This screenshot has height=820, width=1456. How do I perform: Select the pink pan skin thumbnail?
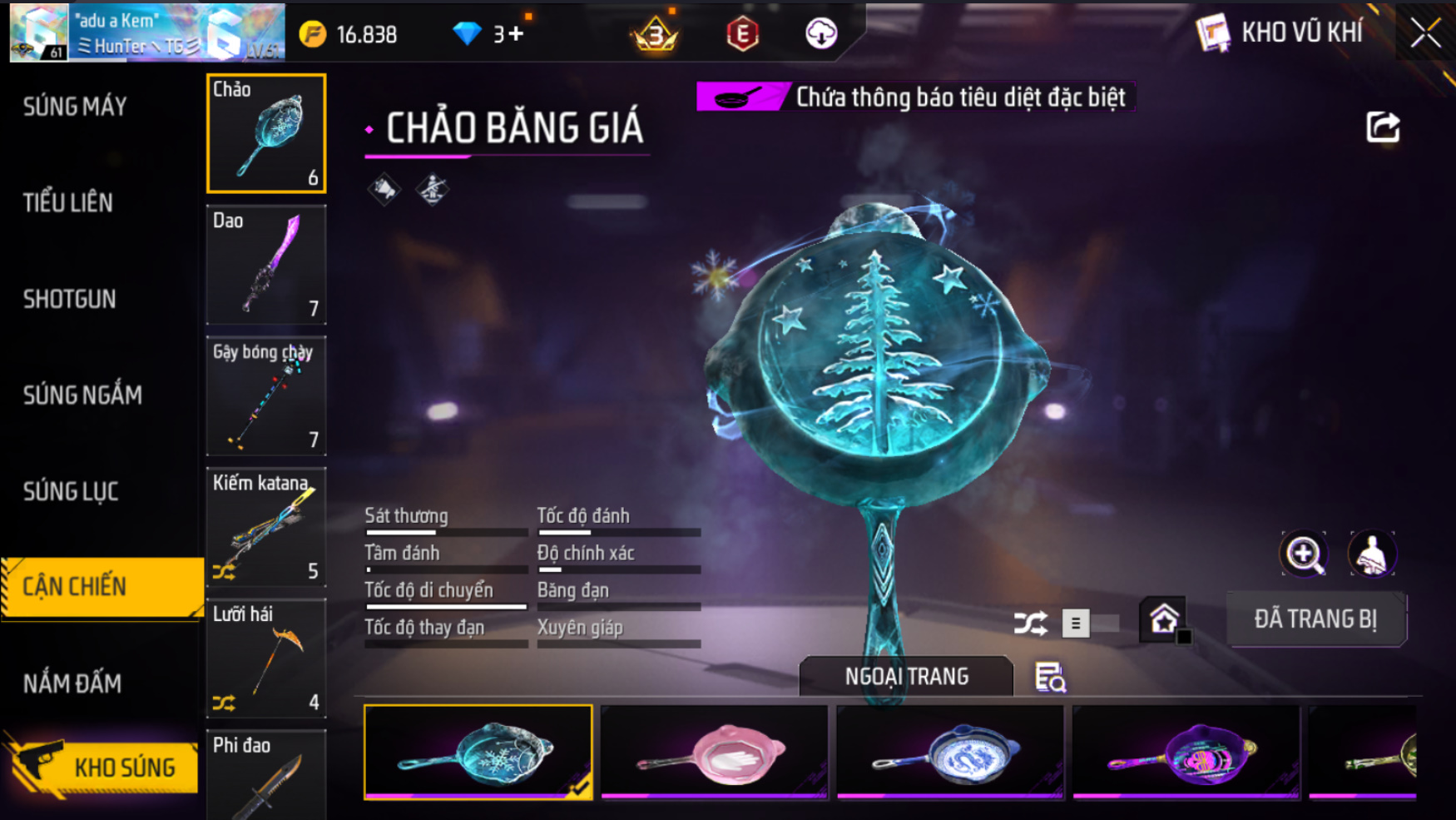[714, 753]
